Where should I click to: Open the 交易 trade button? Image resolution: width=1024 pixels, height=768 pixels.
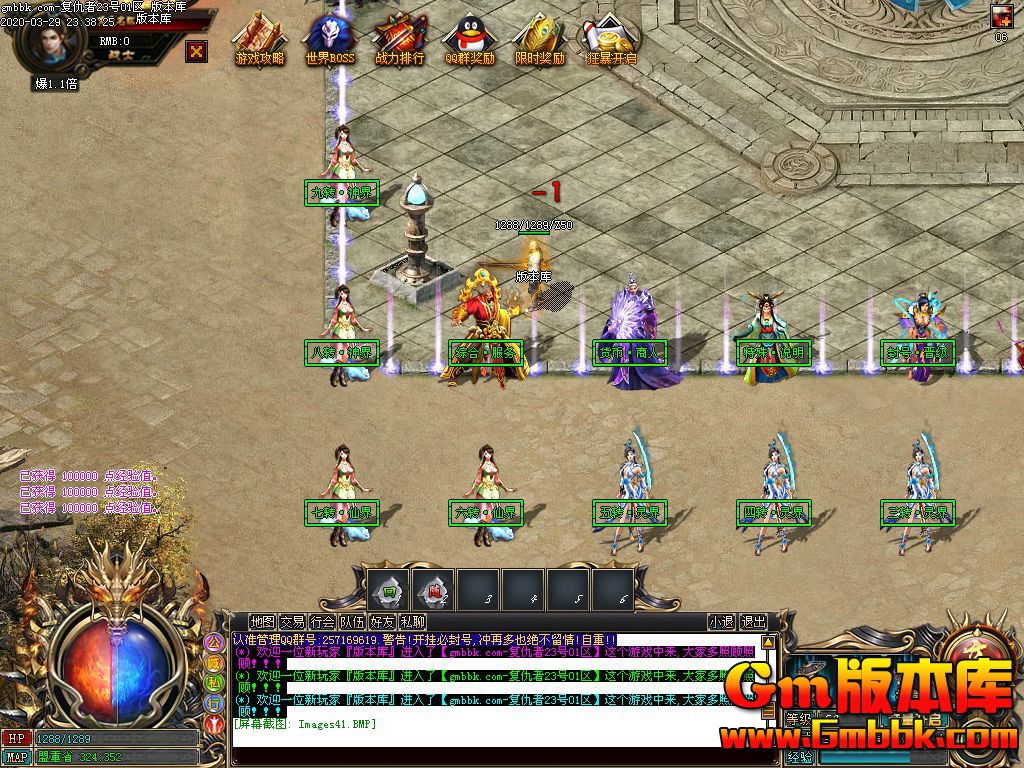pos(292,622)
